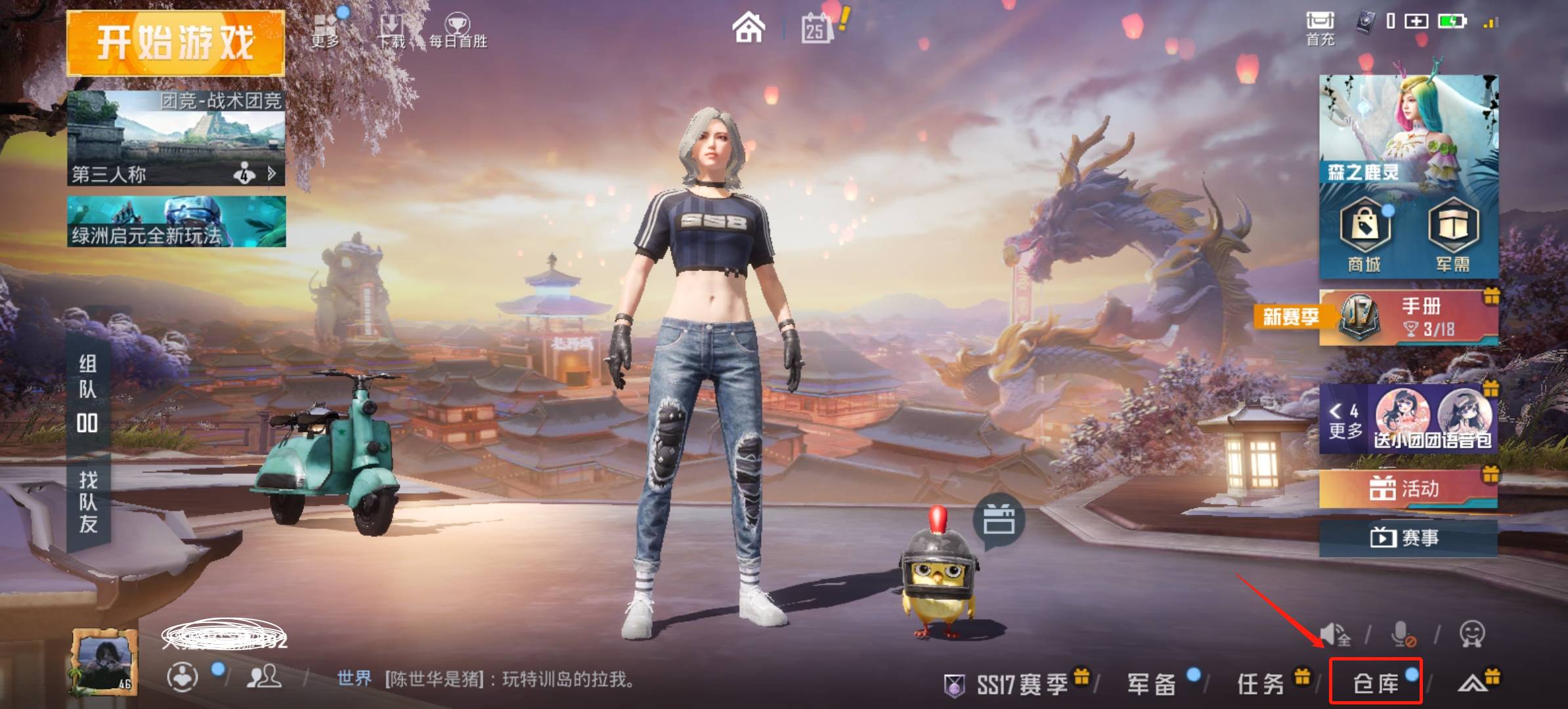This screenshot has width=1568, height=709.
Task: Open the 每日首胜 trophy icon
Action: tap(458, 31)
